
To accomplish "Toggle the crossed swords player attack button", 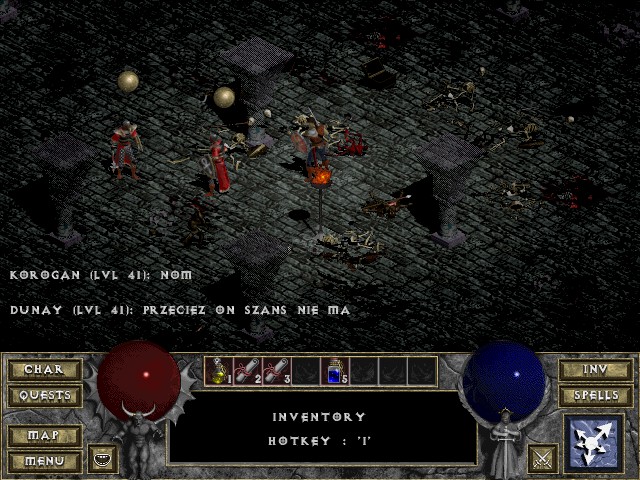I will 543,459.
